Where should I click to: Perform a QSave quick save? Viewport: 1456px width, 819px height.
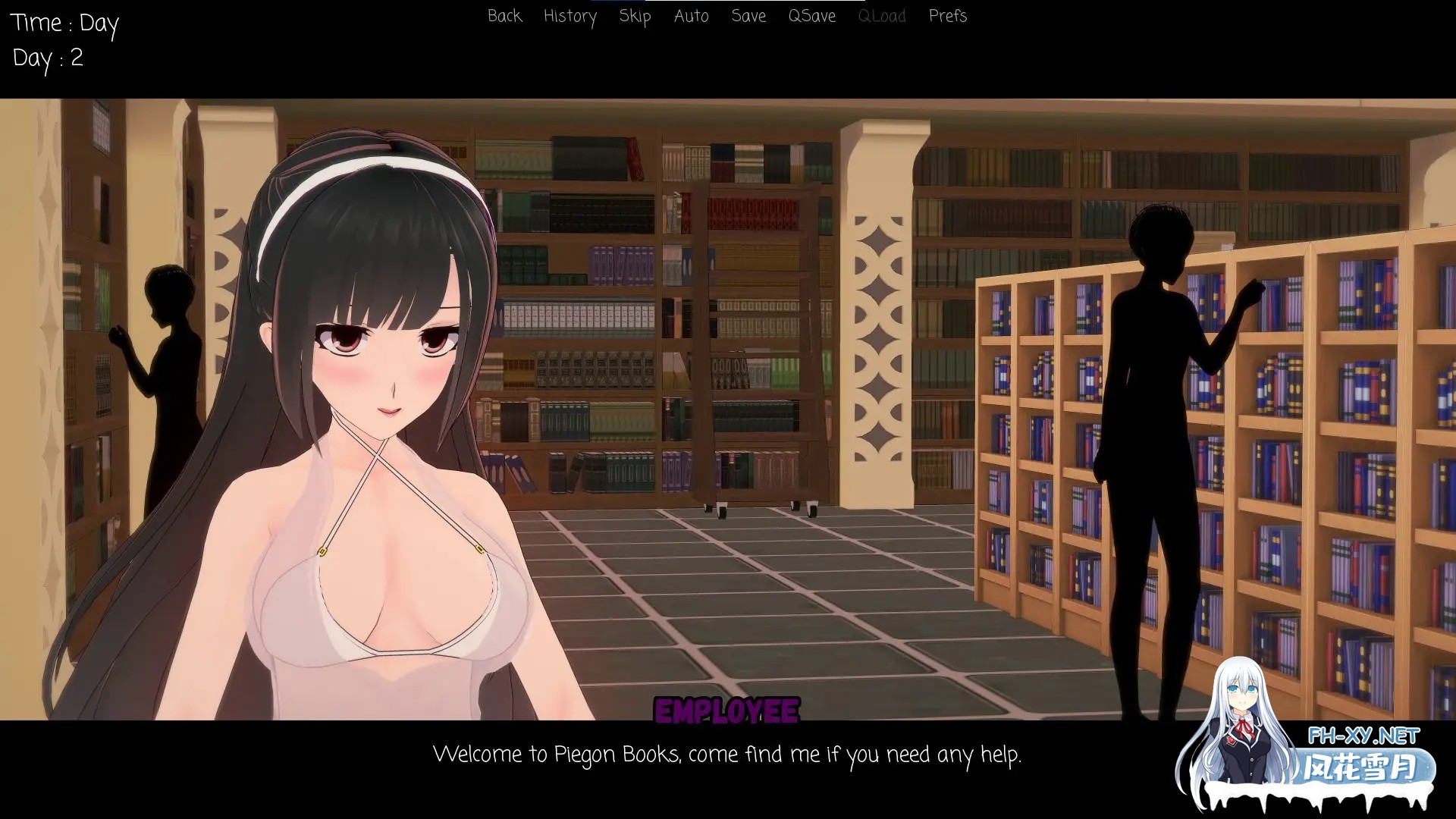tap(811, 16)
